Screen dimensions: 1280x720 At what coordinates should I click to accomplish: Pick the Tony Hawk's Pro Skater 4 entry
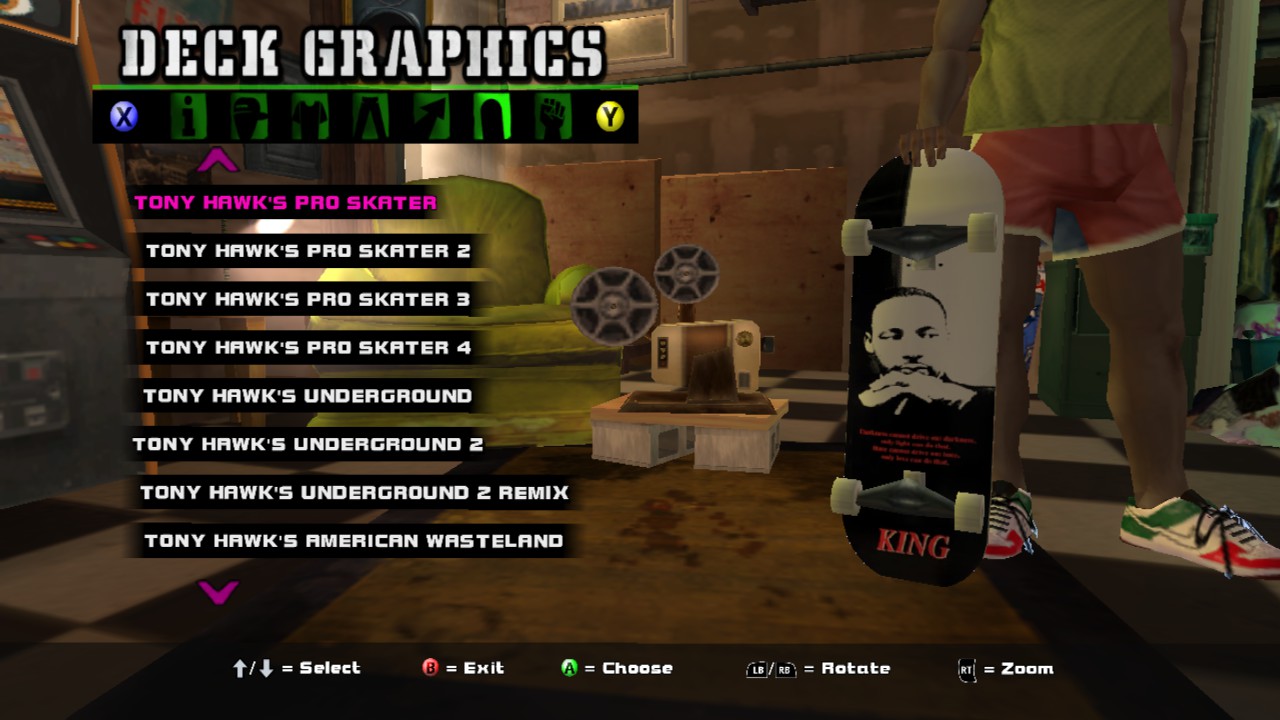tap(308, 348)
